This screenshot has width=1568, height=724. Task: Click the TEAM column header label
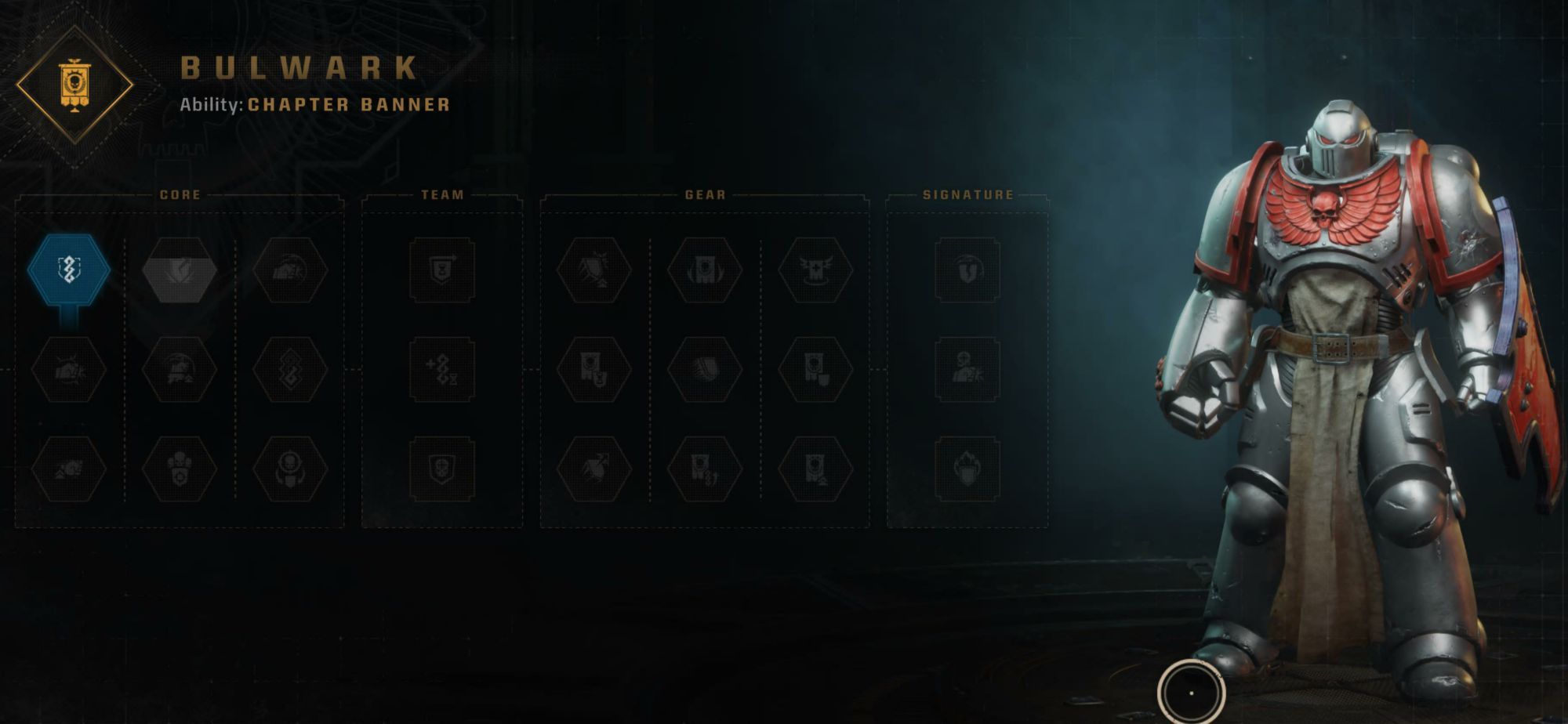(x=443, y=196)
